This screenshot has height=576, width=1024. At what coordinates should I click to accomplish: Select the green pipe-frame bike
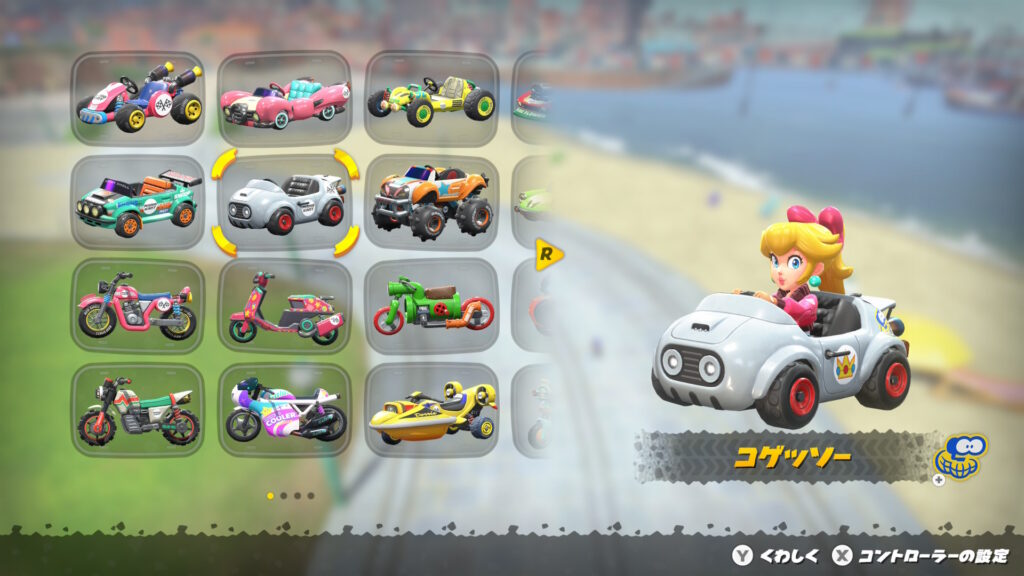click(431, 306)
